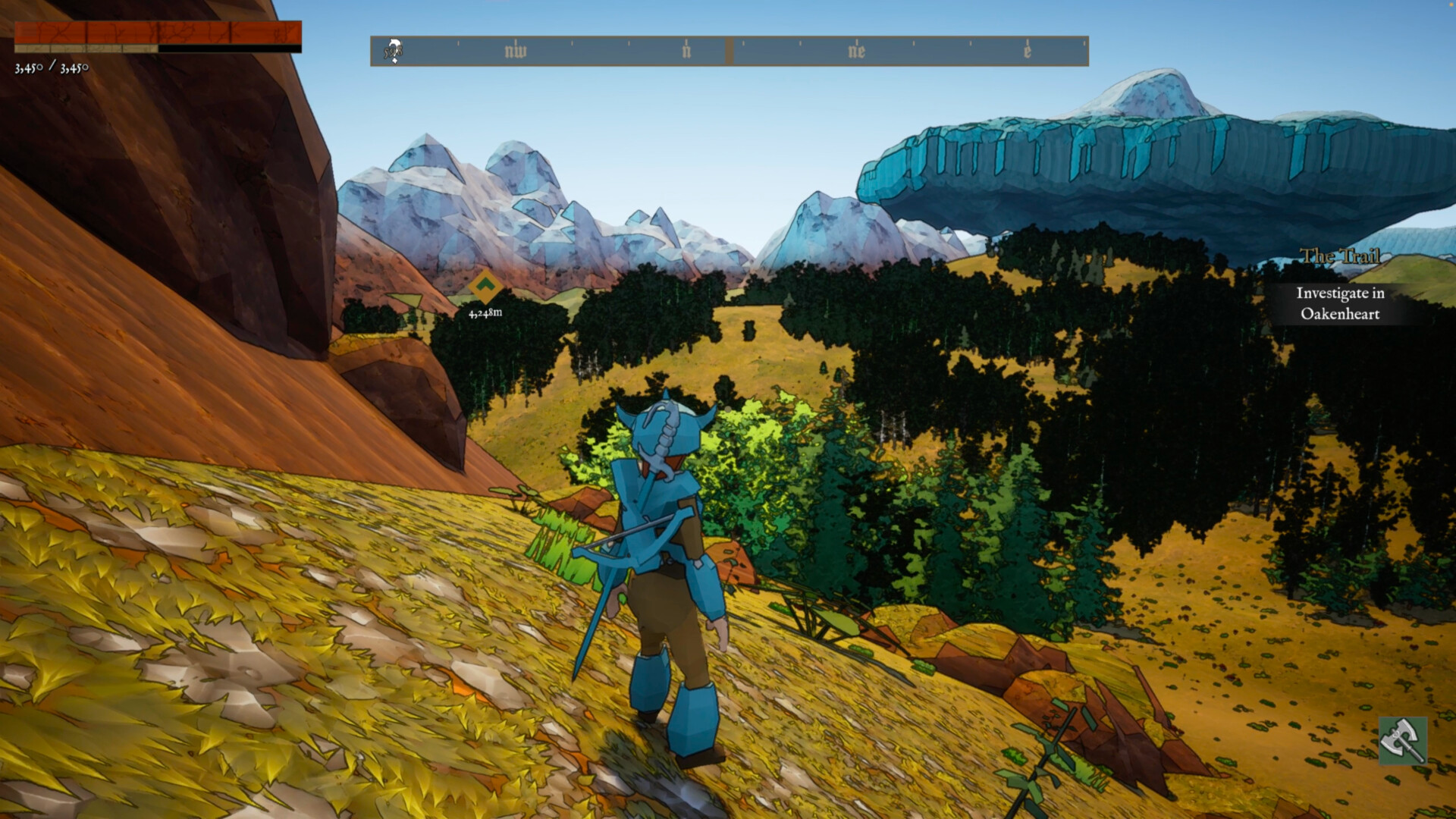Click the NW label on the compass strip
Screen dimensions: 1456x819
coord(516,51)
